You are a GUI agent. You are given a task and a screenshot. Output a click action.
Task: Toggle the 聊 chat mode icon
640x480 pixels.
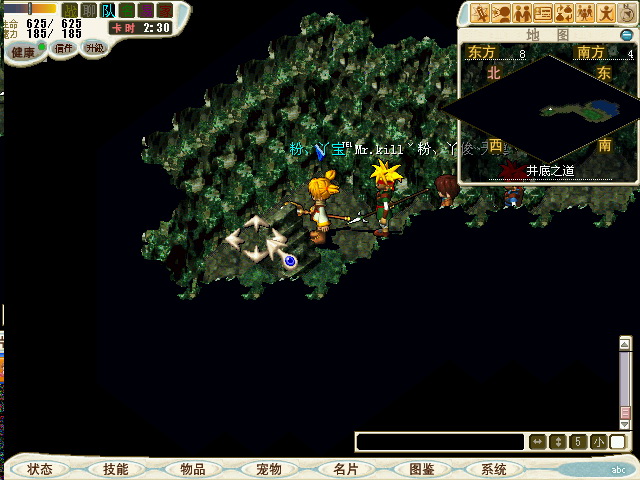[88, 10]
